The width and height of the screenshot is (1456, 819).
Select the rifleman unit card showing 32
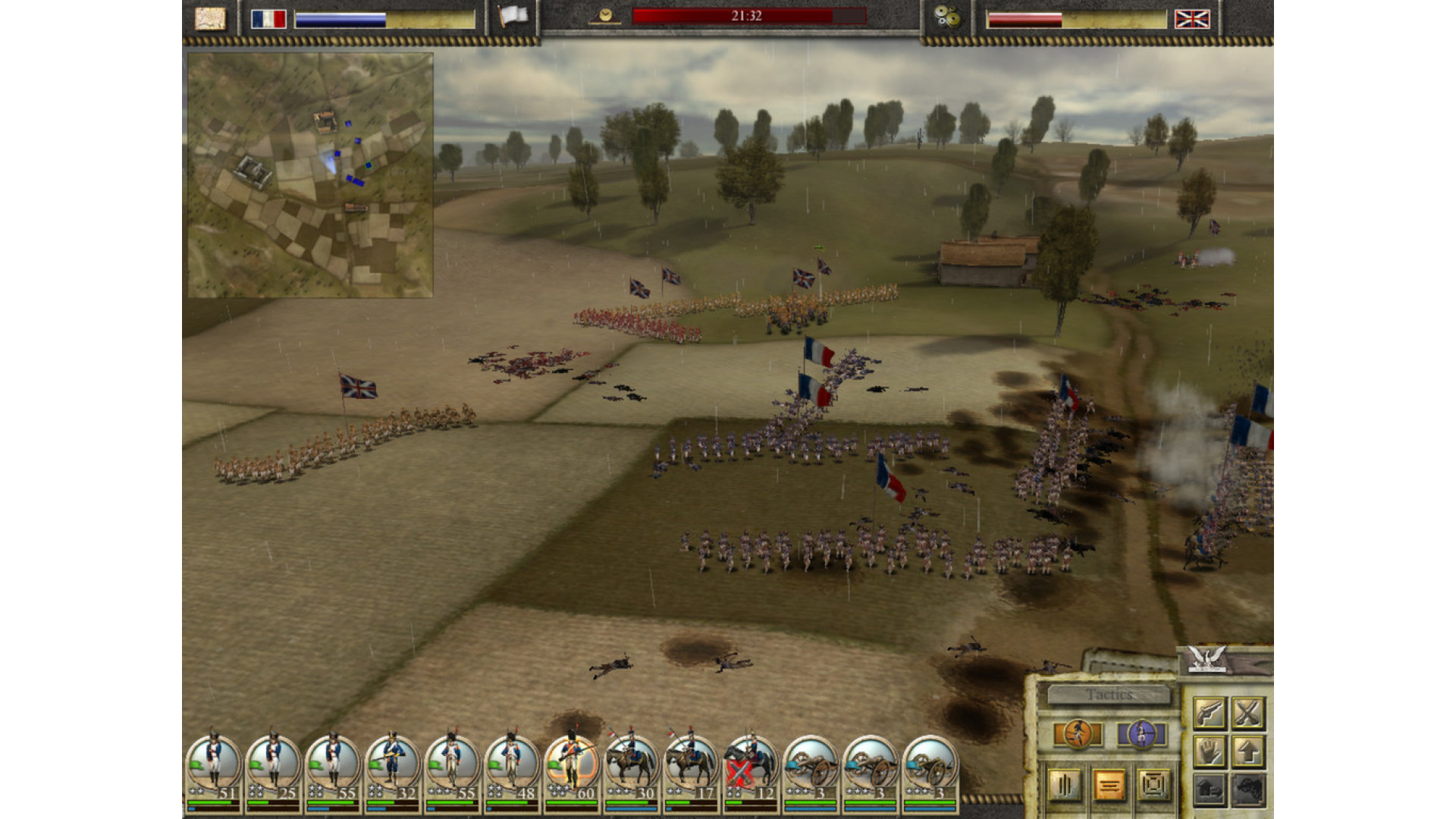coord(392,766)
